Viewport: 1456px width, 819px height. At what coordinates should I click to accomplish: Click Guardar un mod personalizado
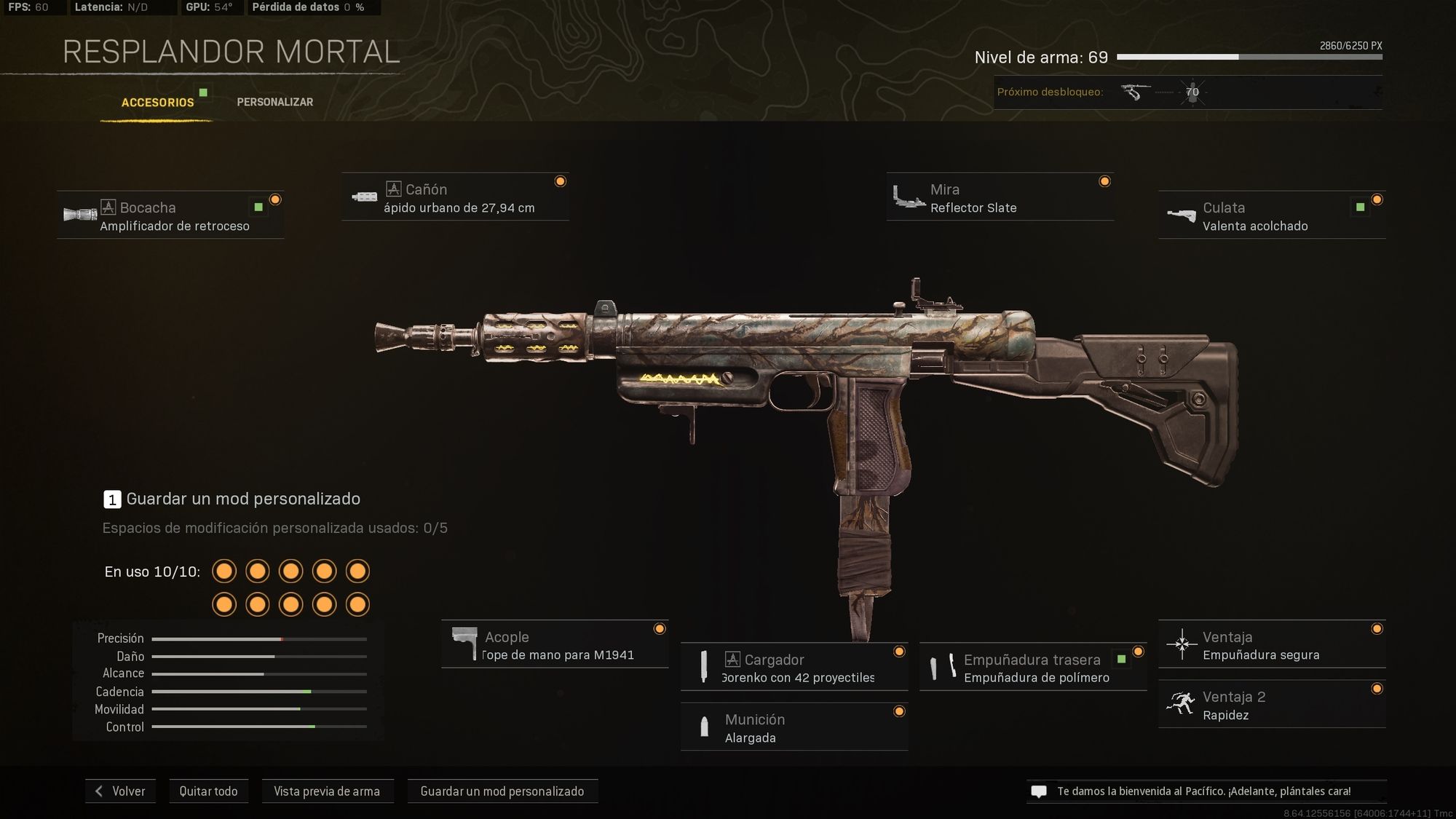pos(502,791)
